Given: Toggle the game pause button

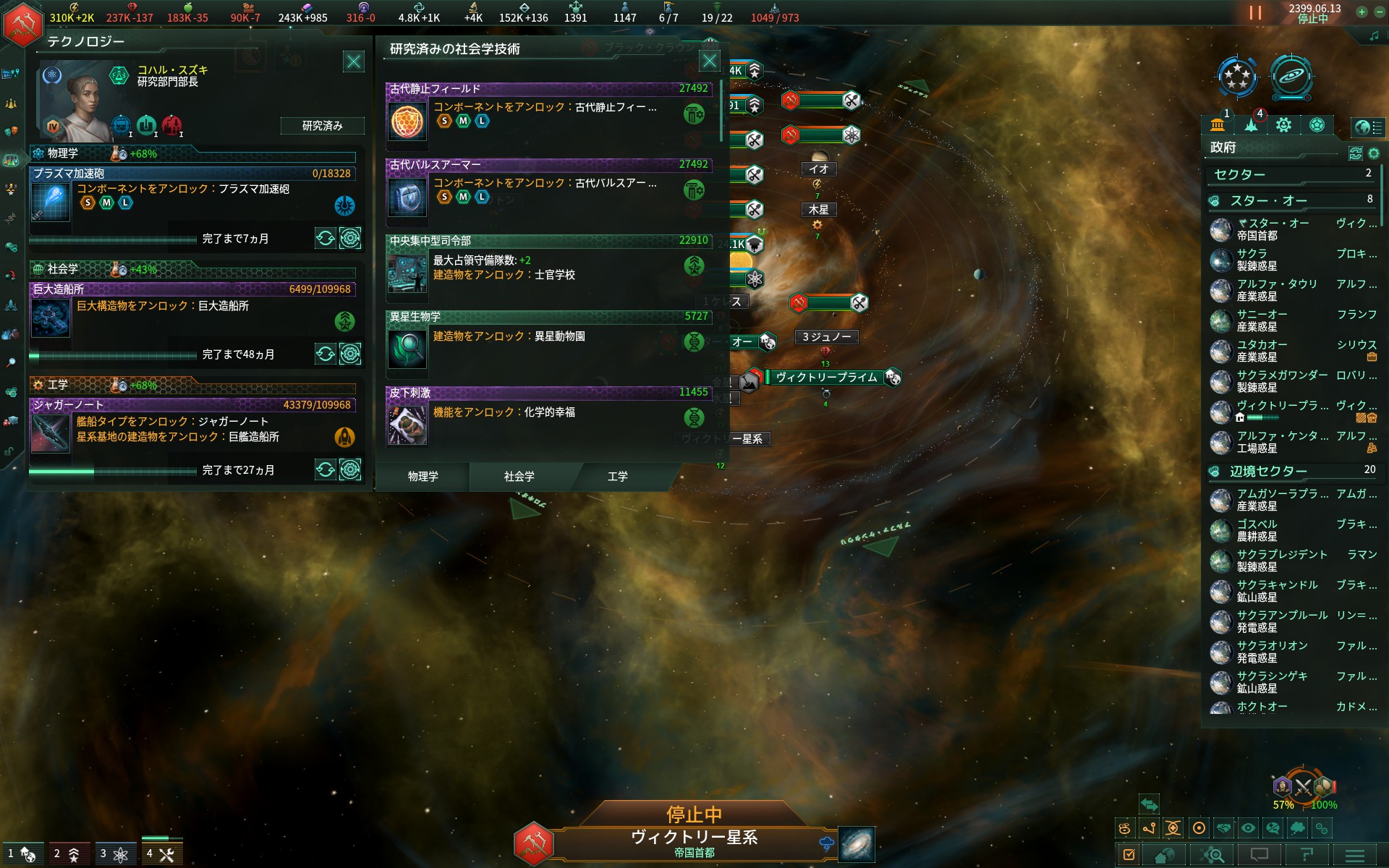Looking at the screenshot, I should [1255, 13].
